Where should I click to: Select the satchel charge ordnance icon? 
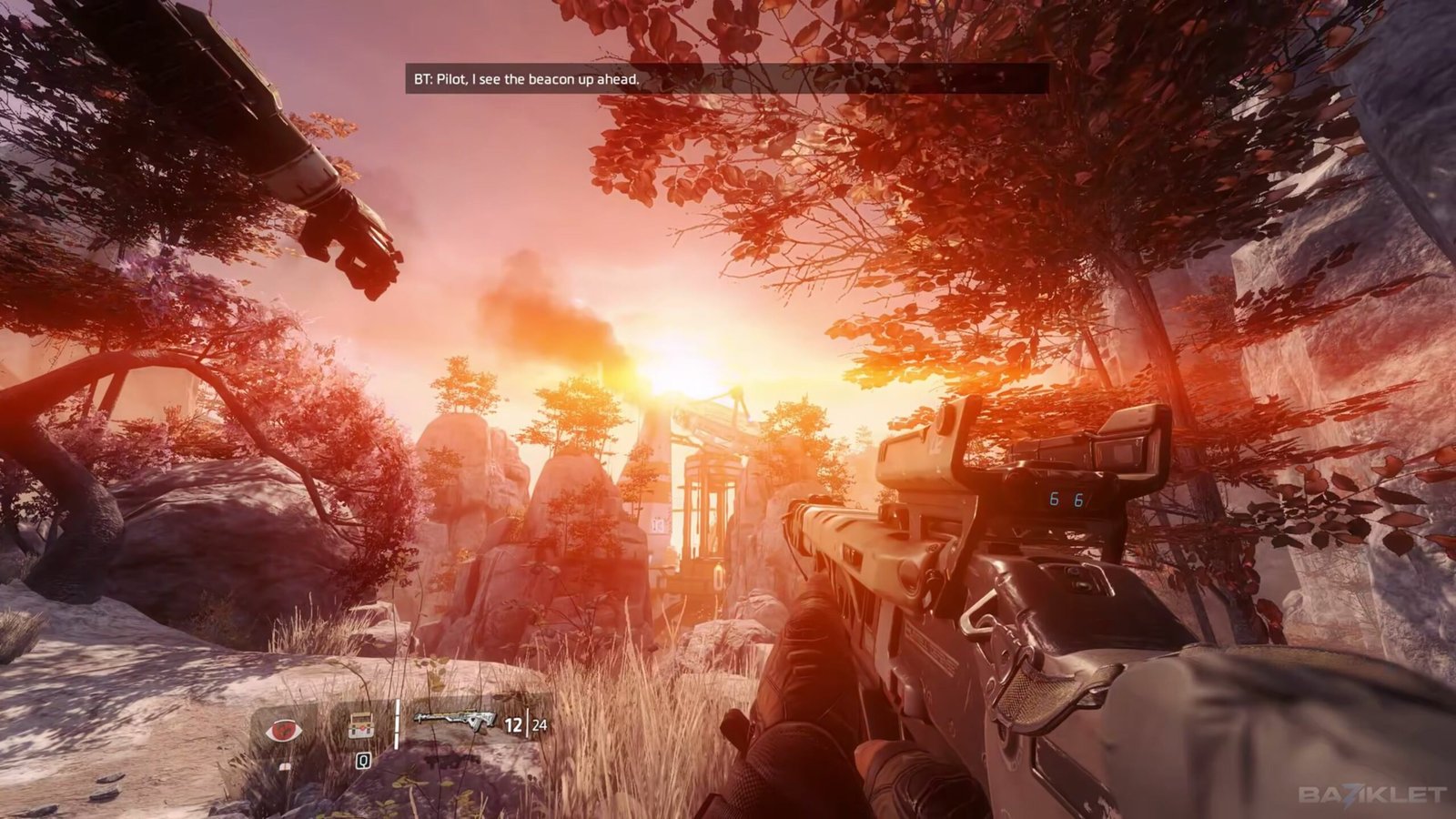[361, 726]
